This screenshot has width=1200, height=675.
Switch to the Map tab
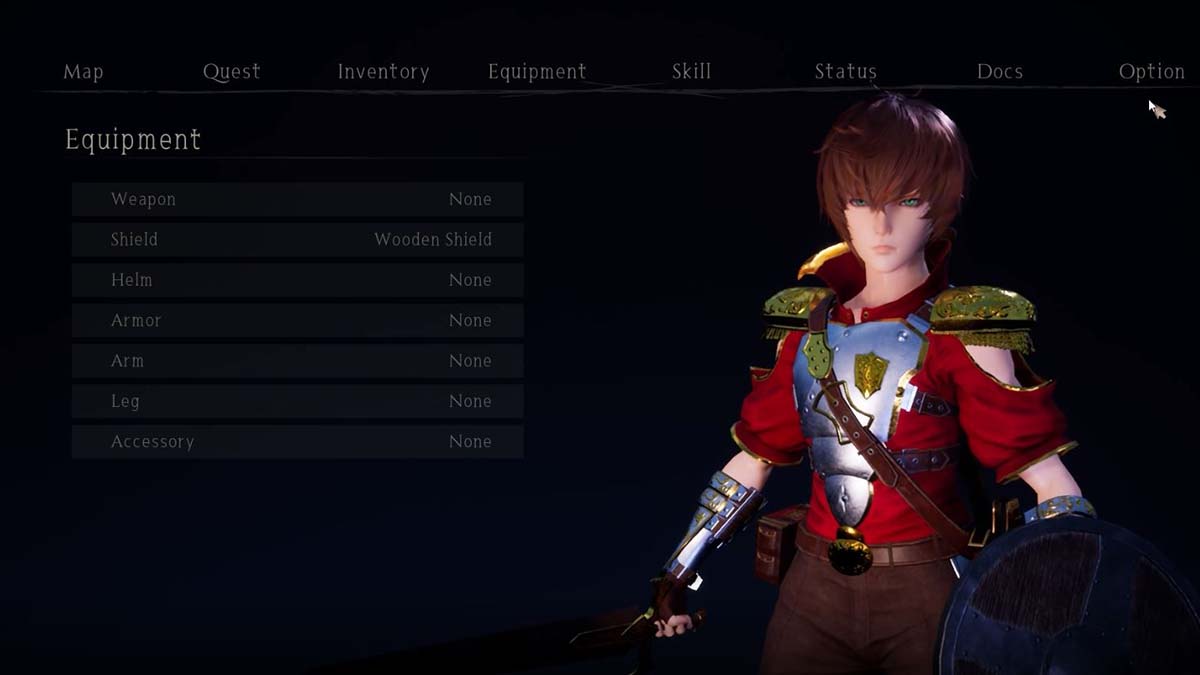[x=83, y=72]
